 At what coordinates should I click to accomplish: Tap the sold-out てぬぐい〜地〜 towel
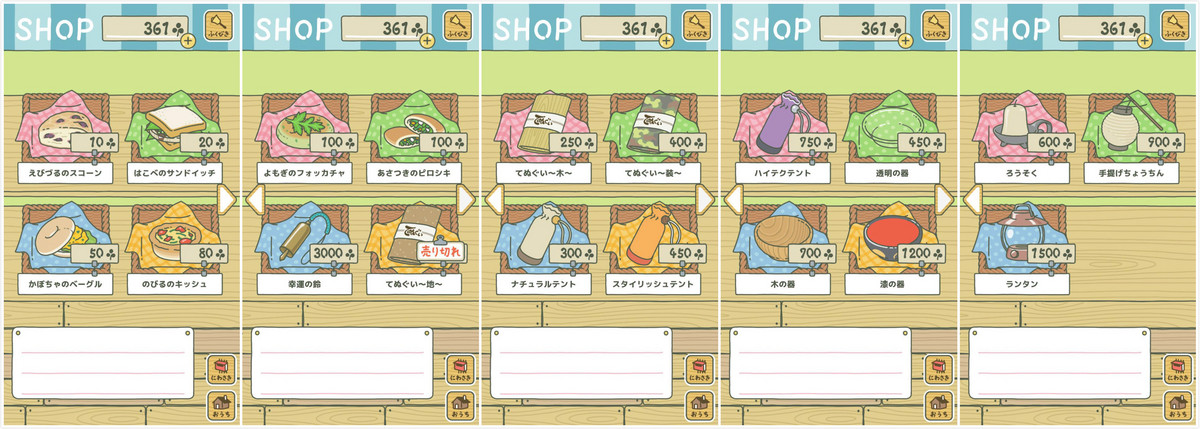pyautogui.click(x=410, y=241)
